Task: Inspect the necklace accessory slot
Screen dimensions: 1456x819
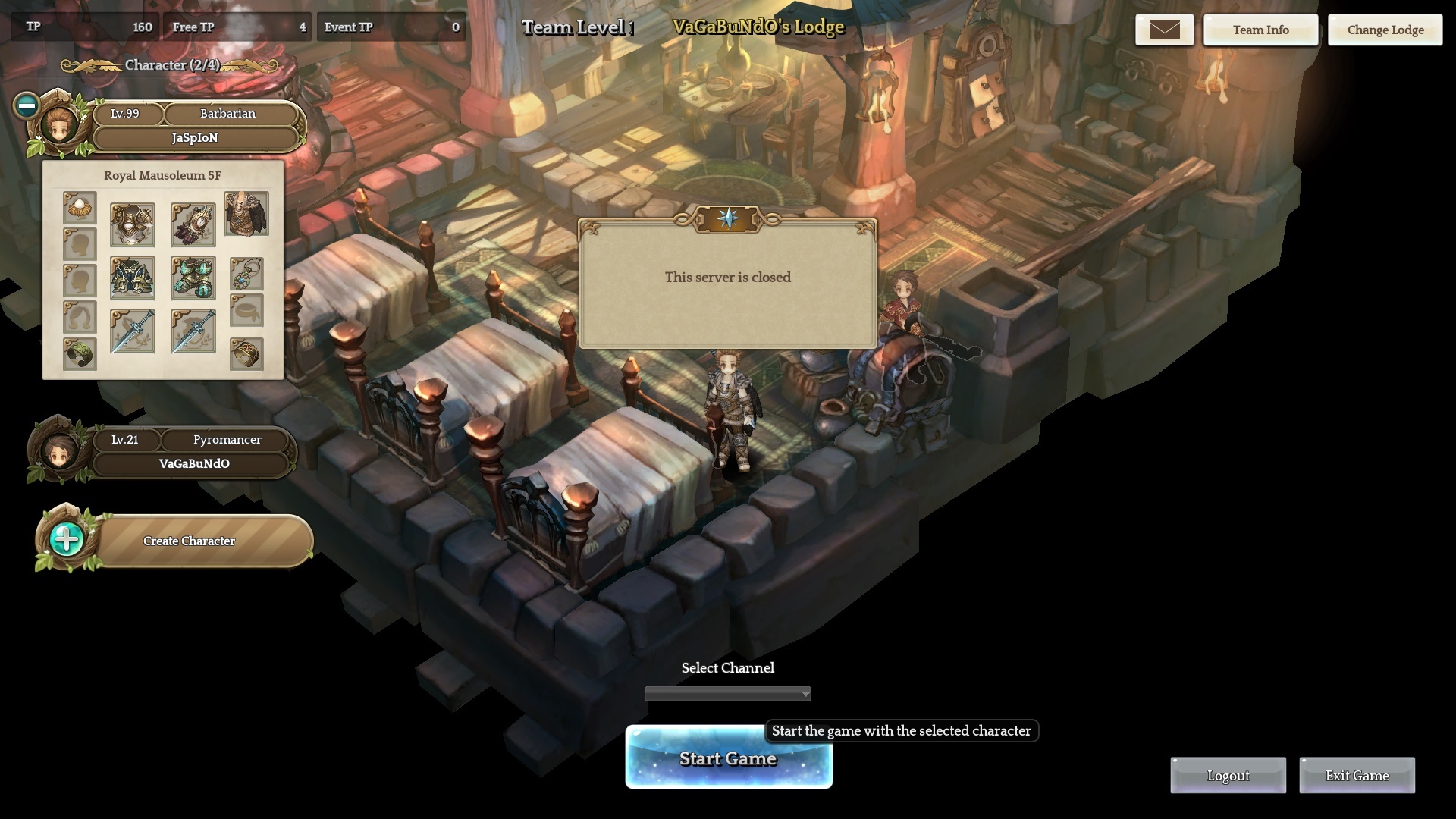Action: coord(246,274)
